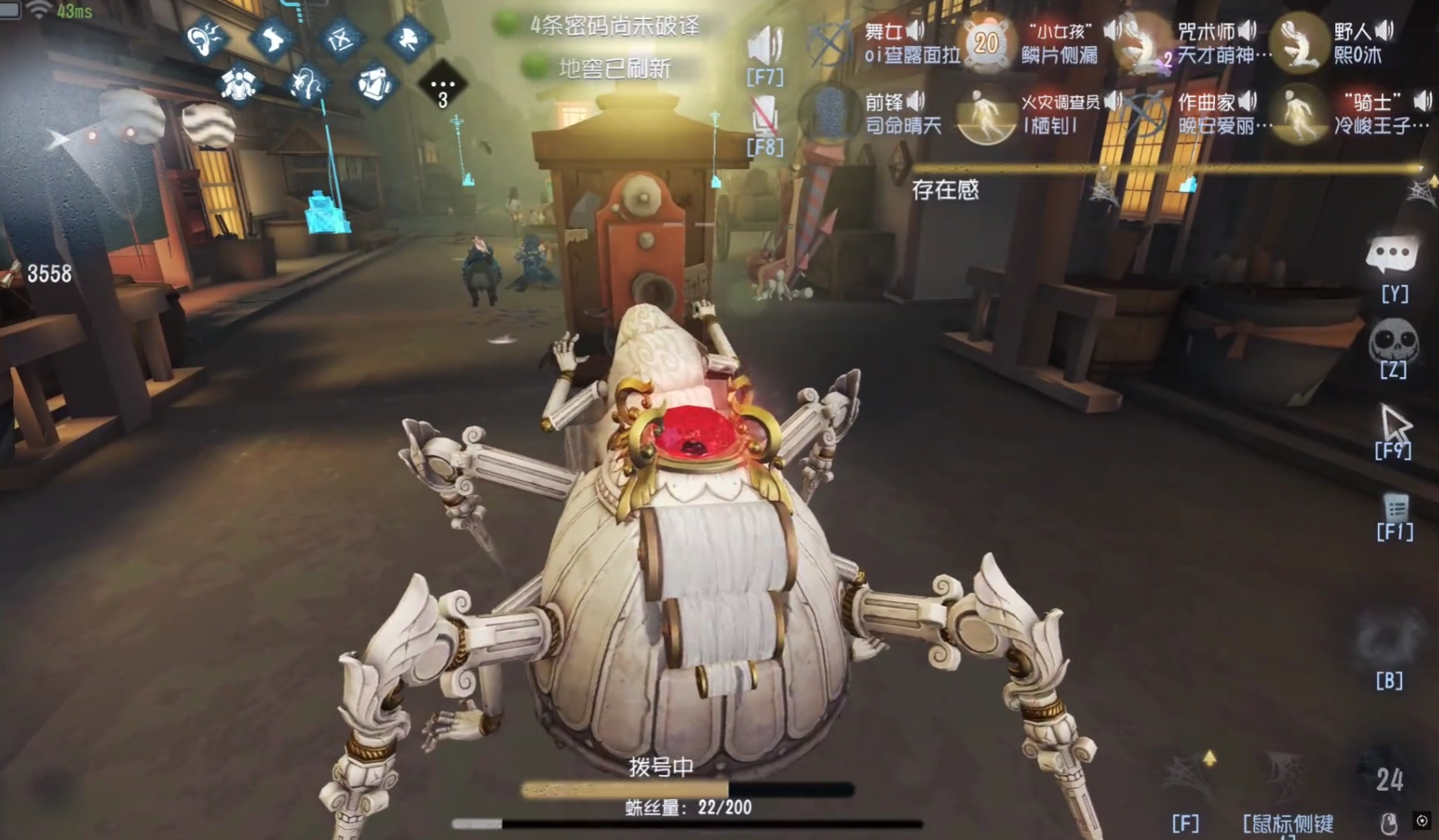Screen dimensions: 1439x840
Task: Select the "骑士" survivor entry
Action: tap(1363, 114)
